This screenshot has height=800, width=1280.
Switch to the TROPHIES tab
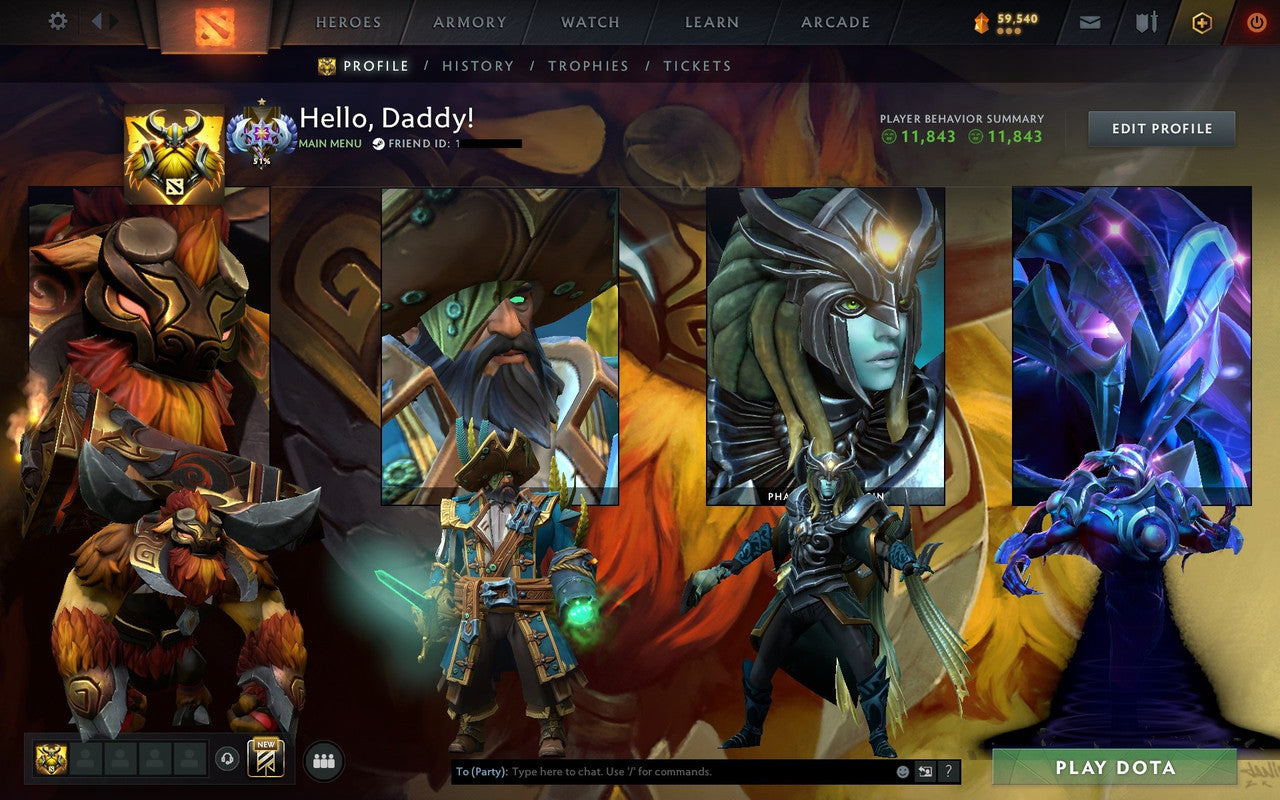(589, 65)
